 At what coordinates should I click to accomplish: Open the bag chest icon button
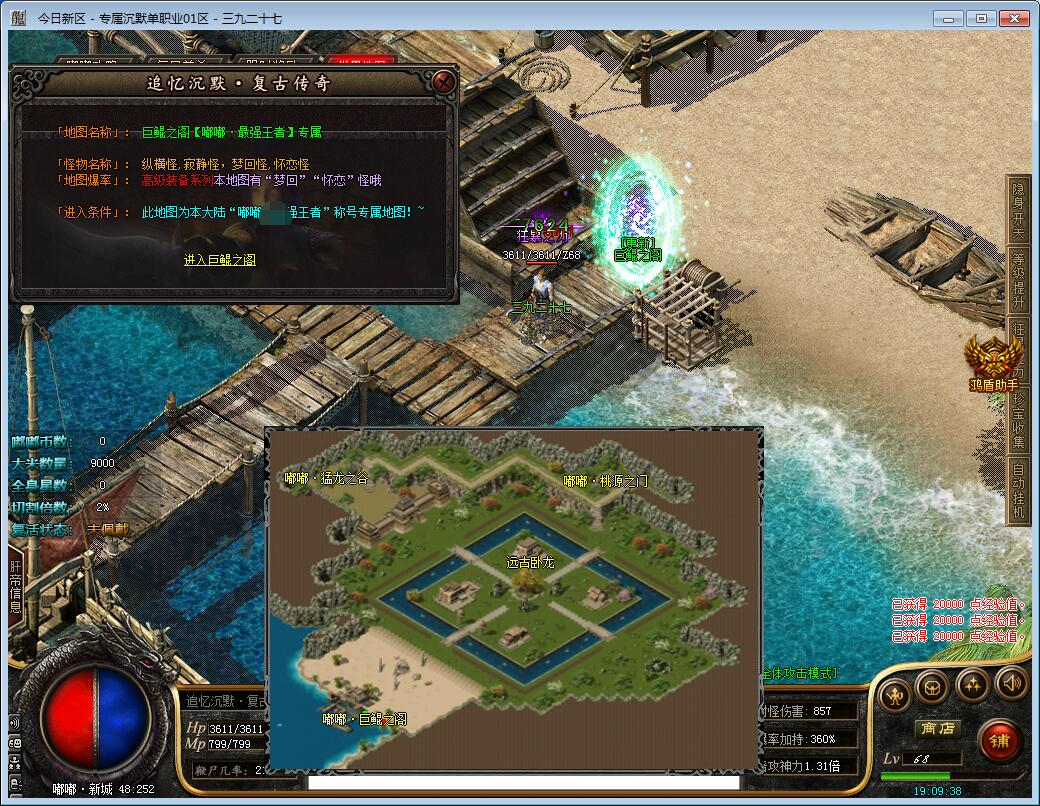click(932, 685)
